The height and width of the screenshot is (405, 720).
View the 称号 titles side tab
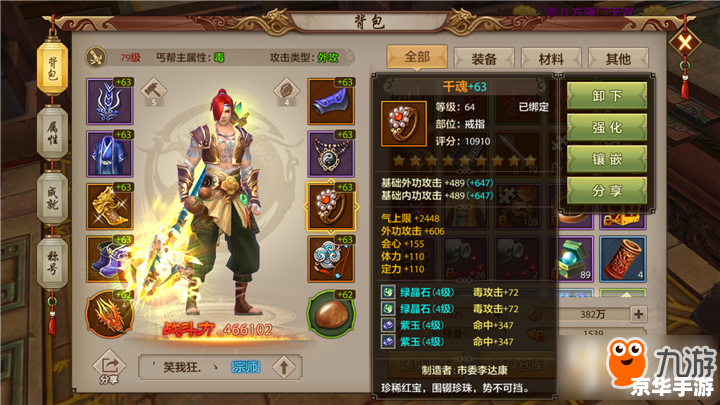coord(52,263)
